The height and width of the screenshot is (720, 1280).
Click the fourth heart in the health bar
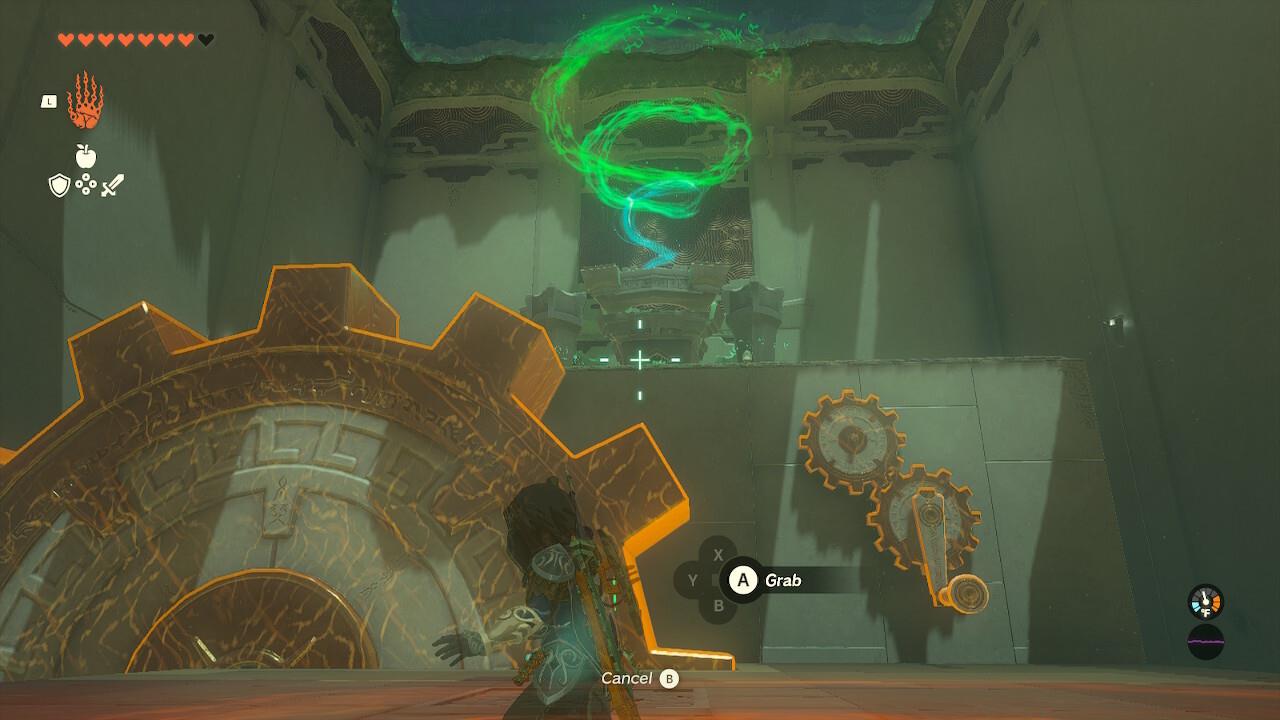(127, 40)
